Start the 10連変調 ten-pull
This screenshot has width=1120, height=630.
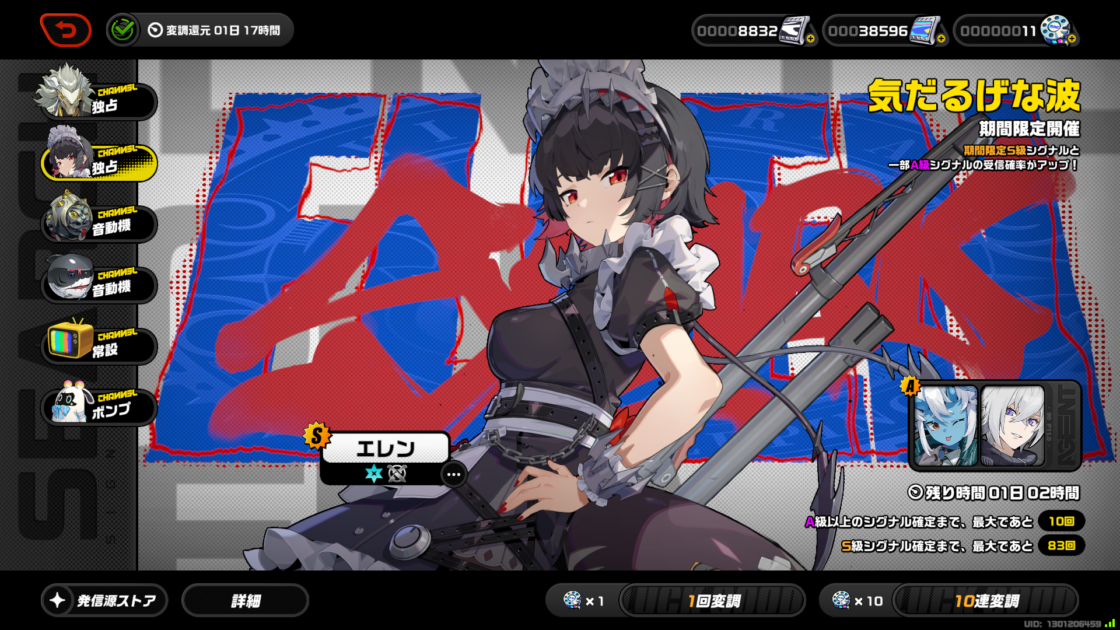[985, 600]
